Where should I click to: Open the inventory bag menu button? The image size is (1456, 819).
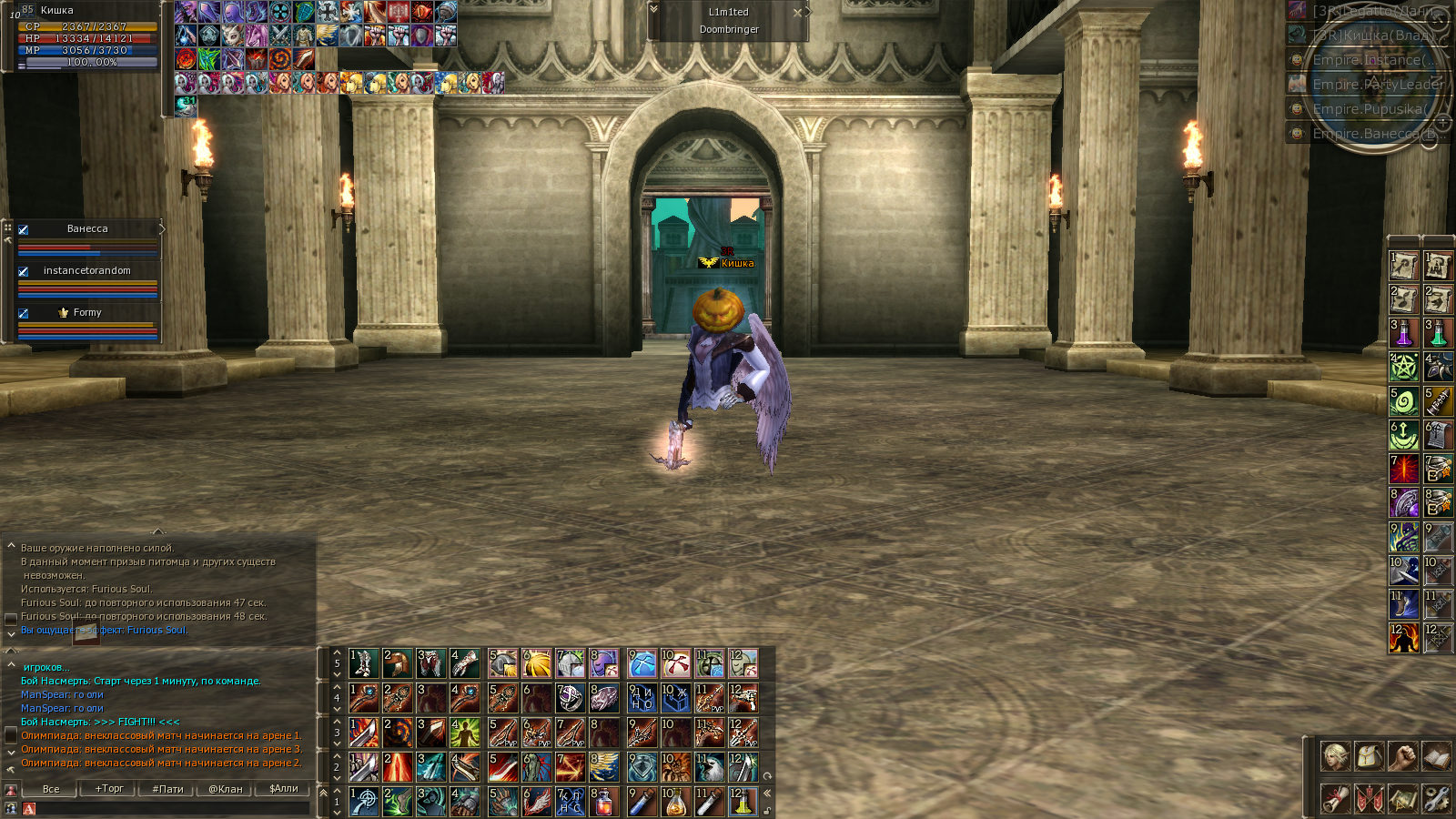pyautogui.click(x=1369, y=756)
